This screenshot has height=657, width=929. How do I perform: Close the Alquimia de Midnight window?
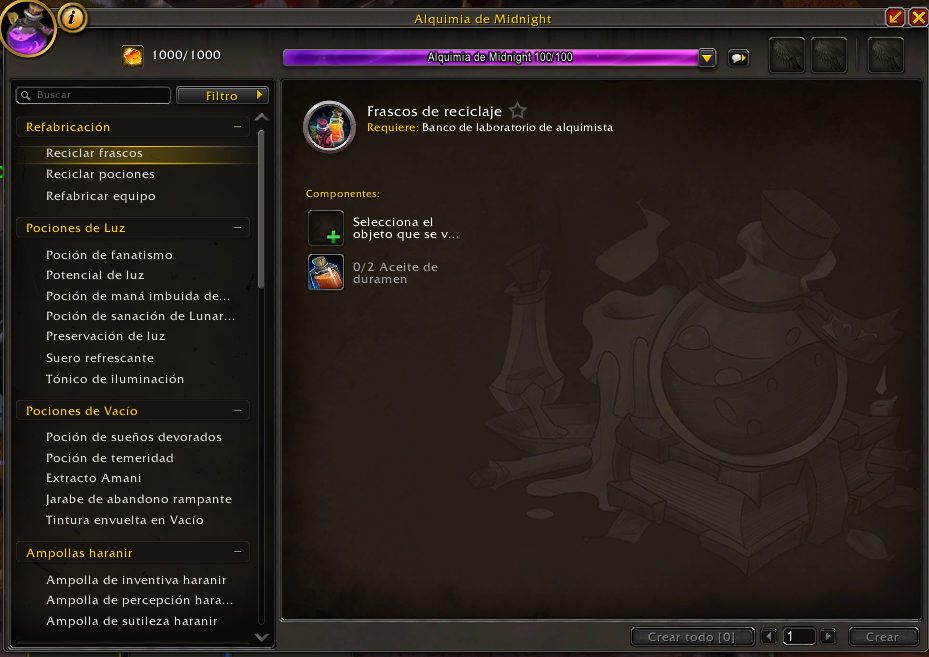[917, 17]
